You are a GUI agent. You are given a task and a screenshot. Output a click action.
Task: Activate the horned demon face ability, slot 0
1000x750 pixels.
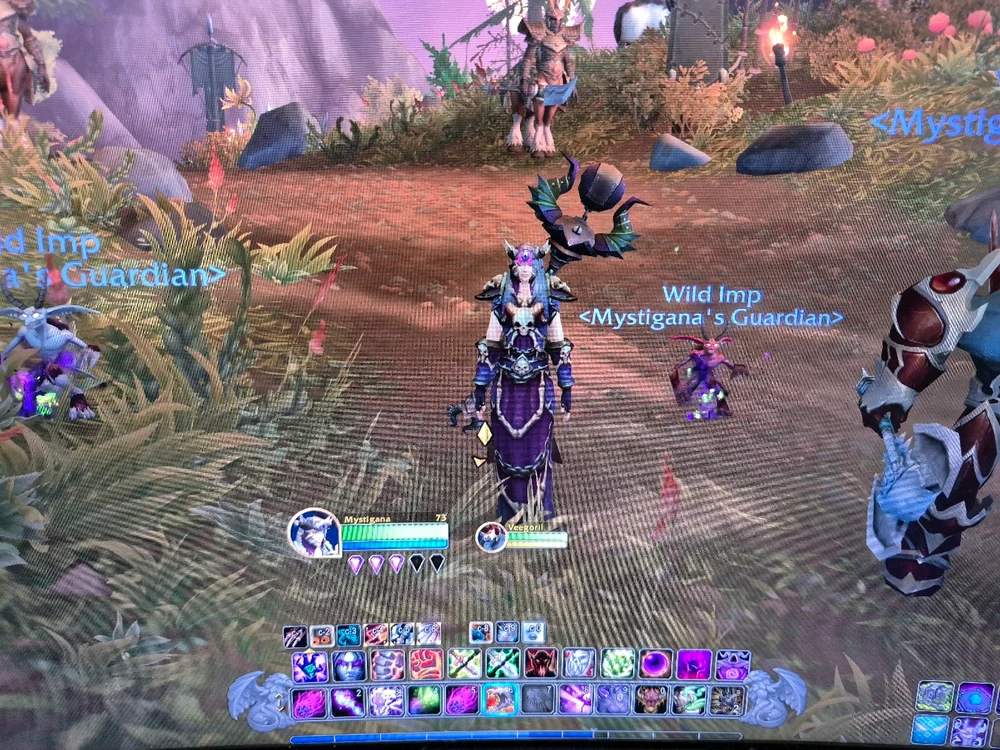652,699
